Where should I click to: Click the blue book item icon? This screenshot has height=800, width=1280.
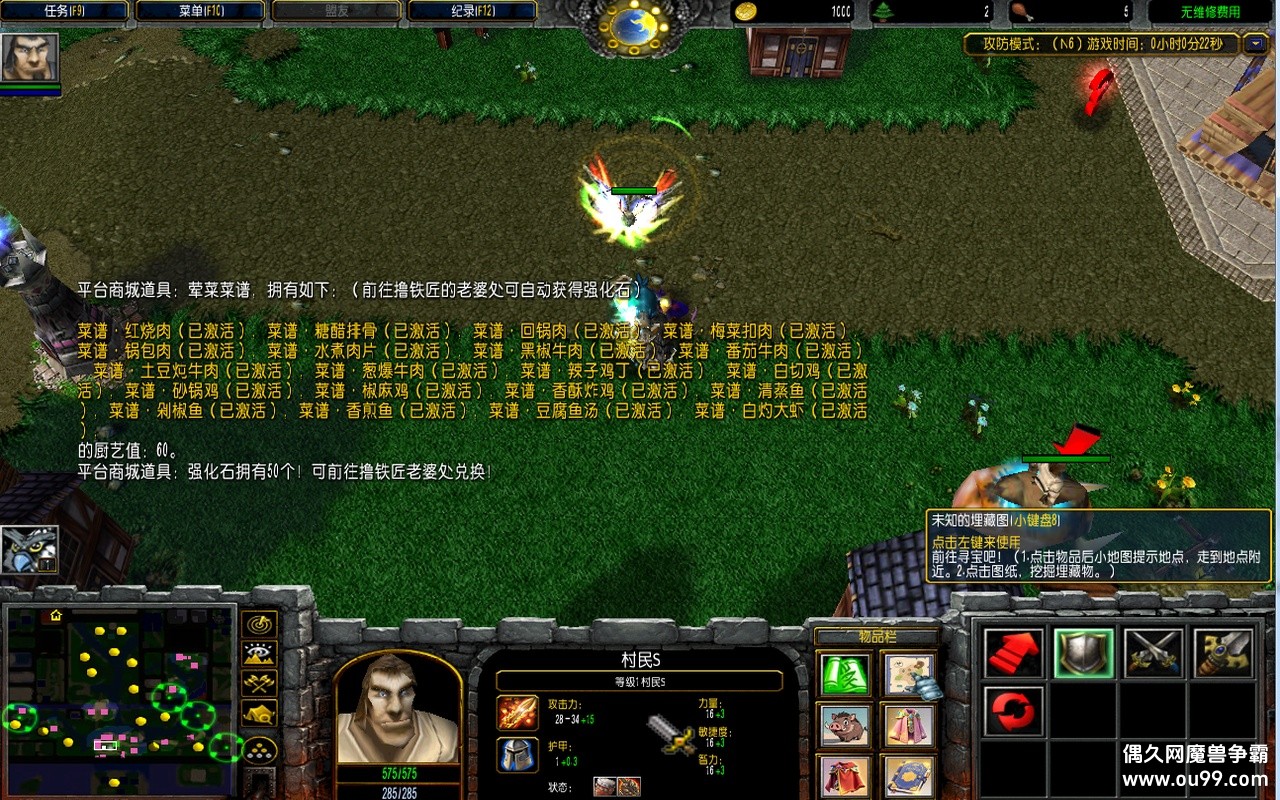tap(908, 775)
